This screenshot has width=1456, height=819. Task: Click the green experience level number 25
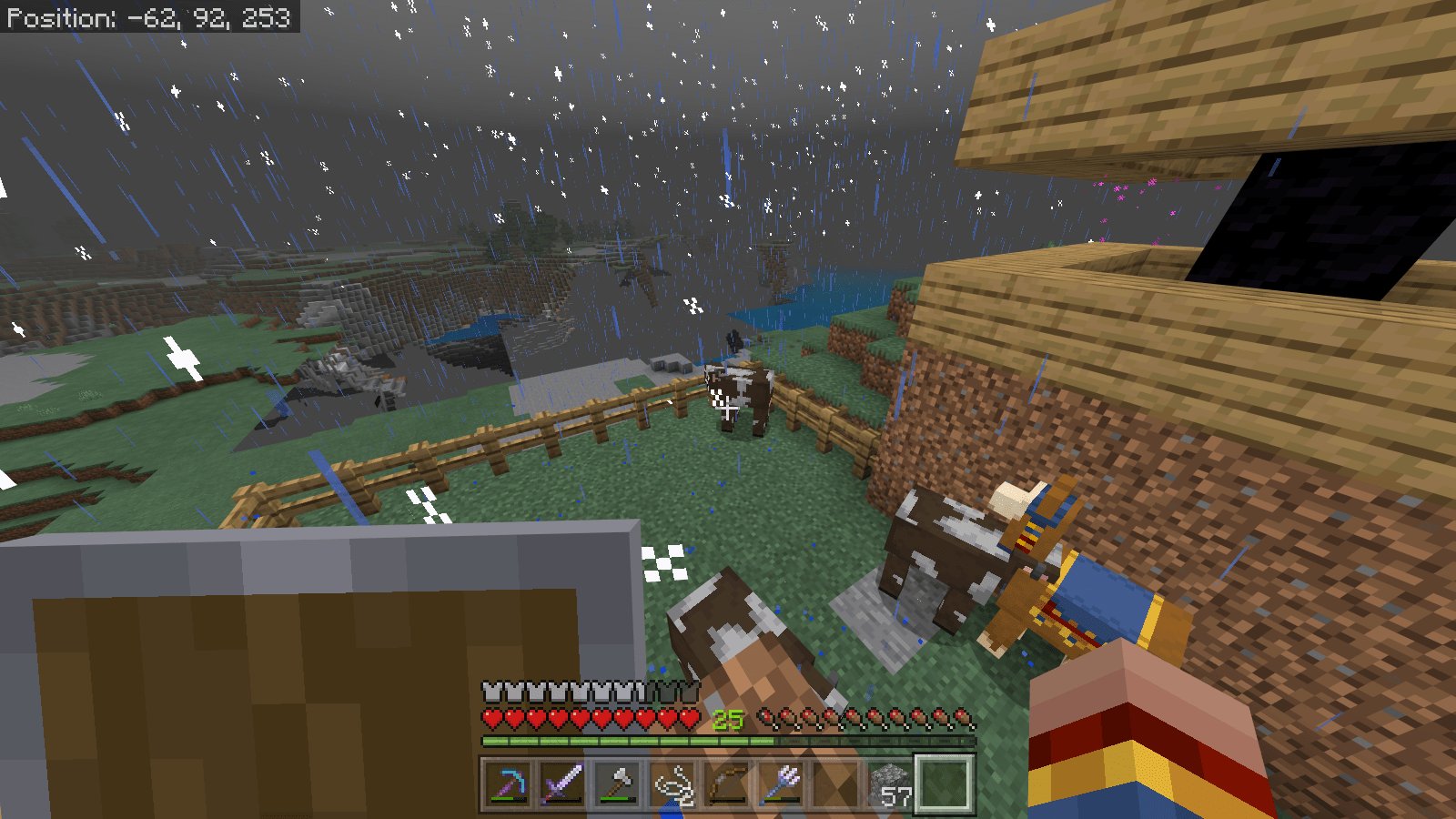(x=726, y=719)
